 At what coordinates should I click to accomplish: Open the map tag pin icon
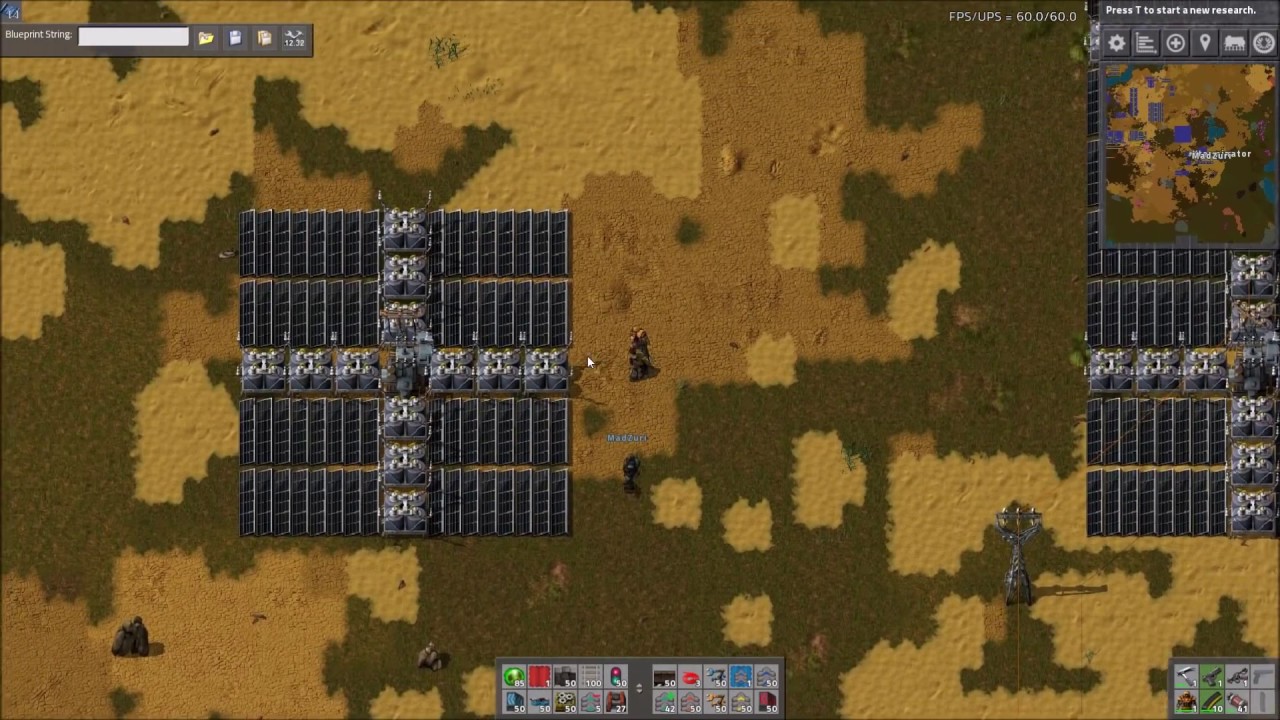[x=1205, y=42]
